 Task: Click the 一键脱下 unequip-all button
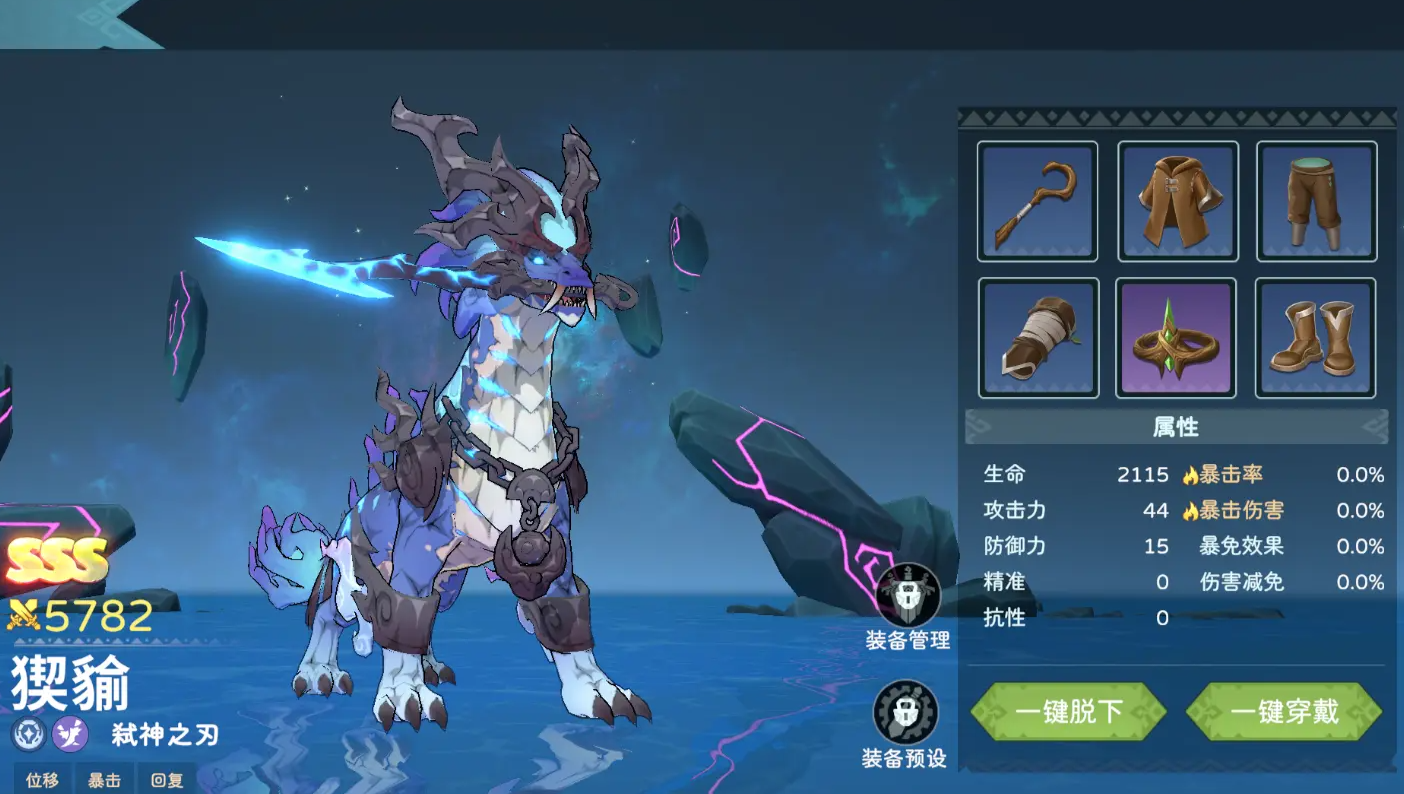(1069, 712)
